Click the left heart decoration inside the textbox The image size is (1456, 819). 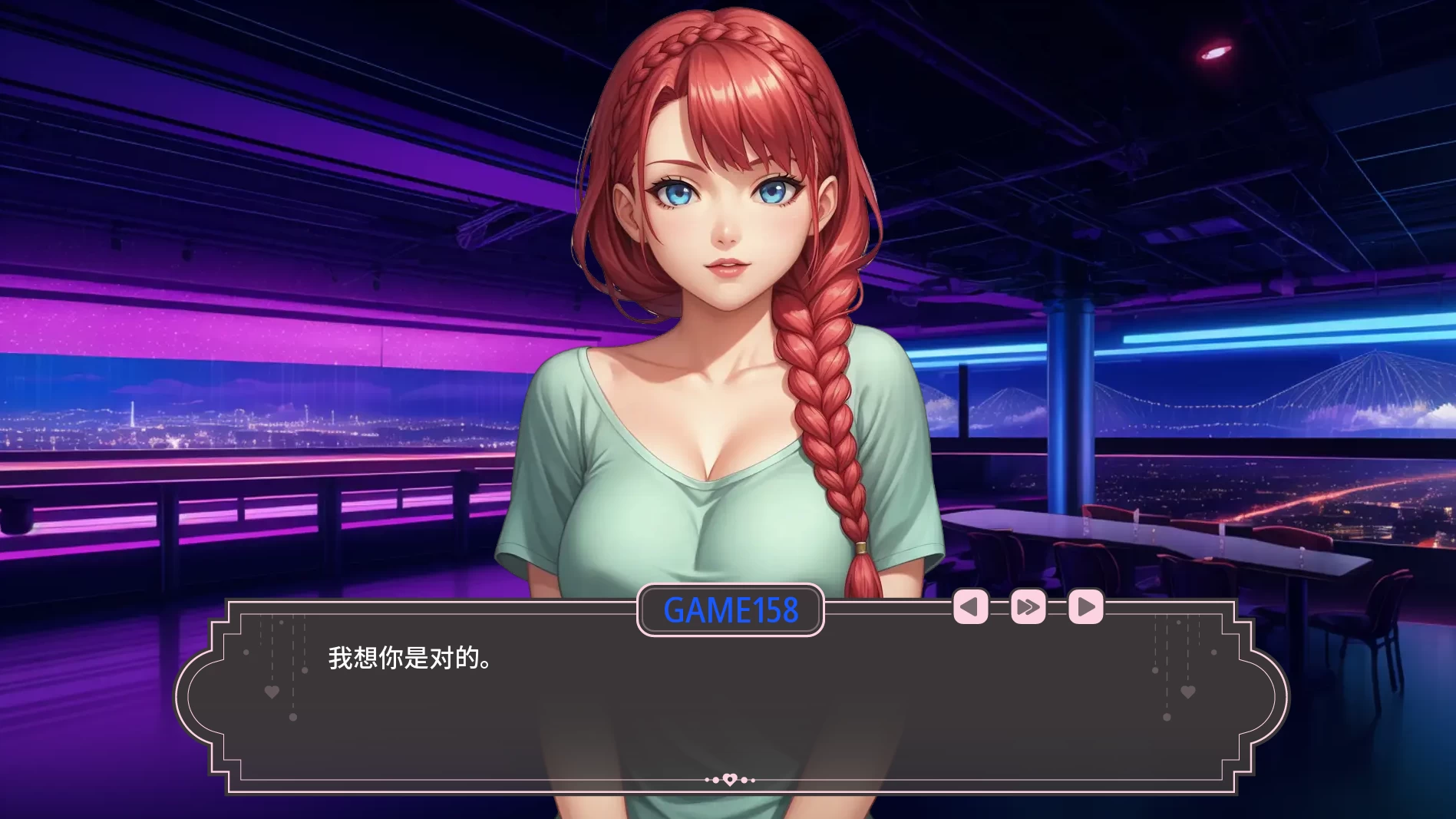point(272,692)
